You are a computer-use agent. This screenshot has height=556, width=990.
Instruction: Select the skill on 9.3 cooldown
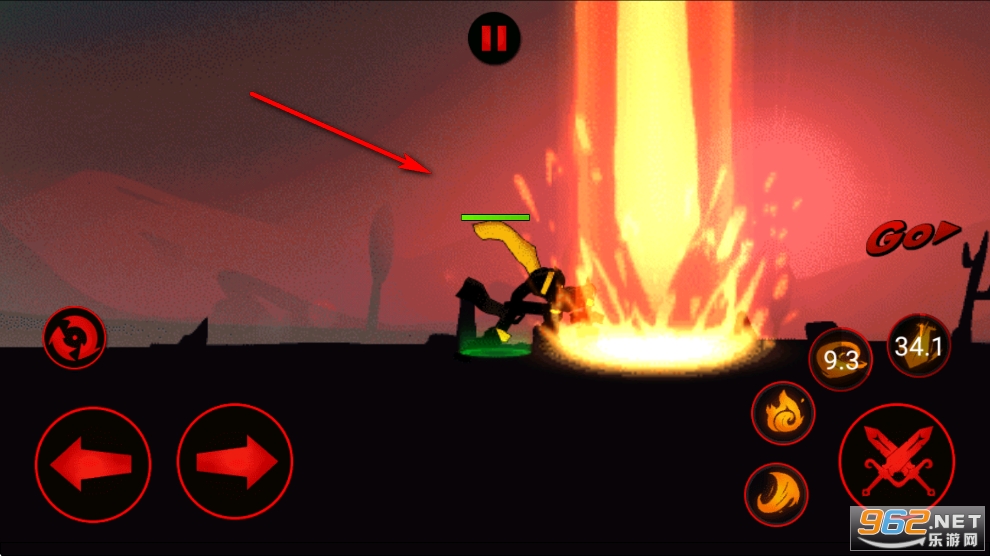point(840,360)
